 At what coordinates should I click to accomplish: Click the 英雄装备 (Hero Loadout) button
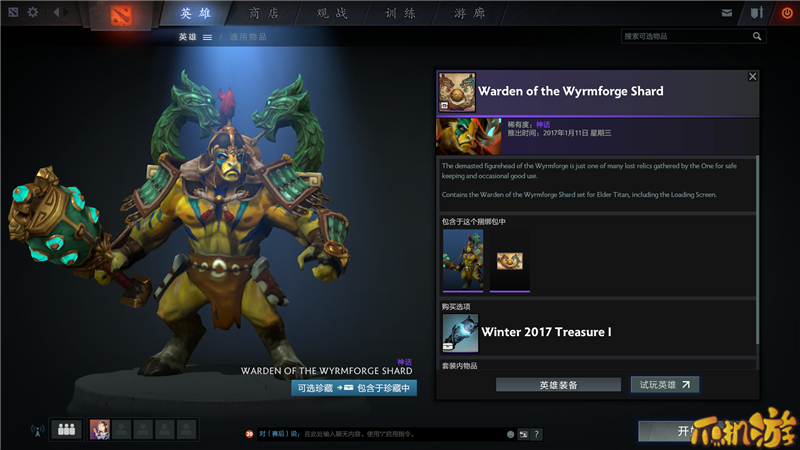pos(557,384)
